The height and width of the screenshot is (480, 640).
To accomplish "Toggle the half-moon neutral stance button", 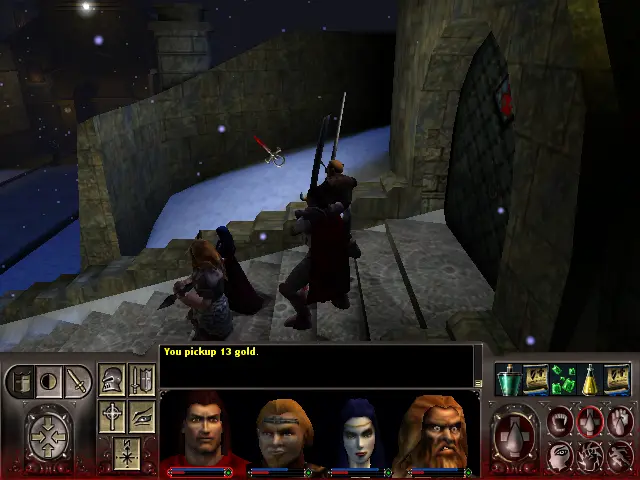I will [x=48, y=381].
